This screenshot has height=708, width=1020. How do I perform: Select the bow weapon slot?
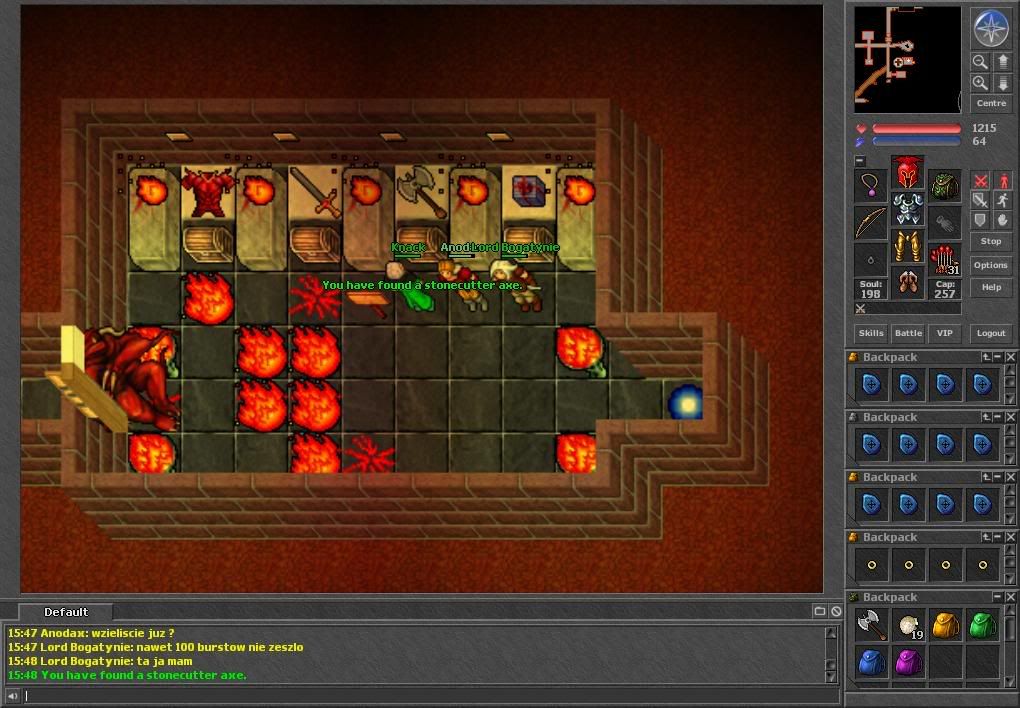pyautogui.click(x=870, y=223)
